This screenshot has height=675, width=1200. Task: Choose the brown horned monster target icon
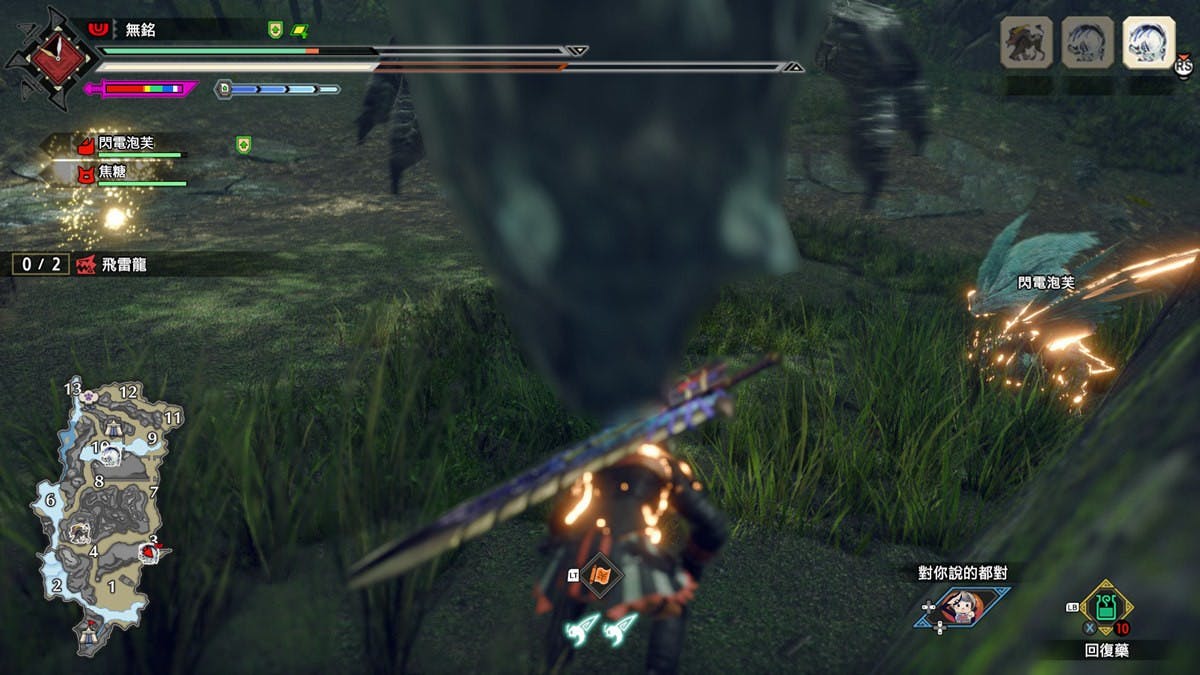1026,43
